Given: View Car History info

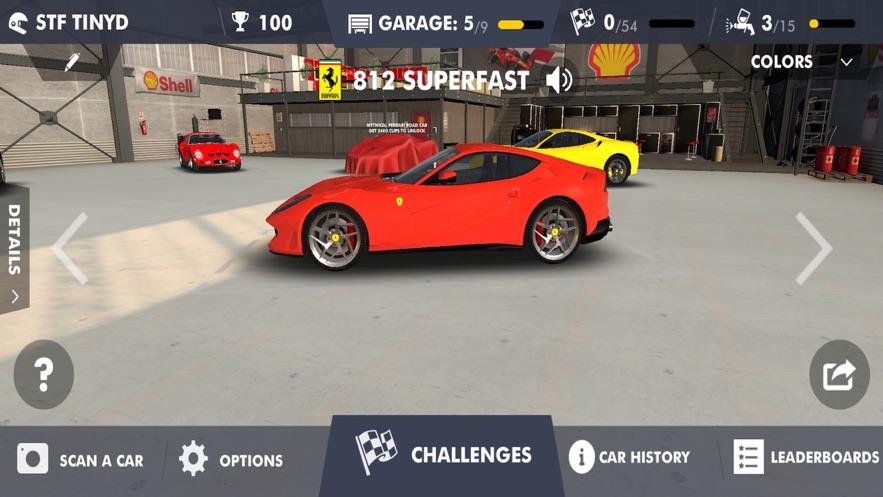Looking at the screenshot, I should [x=629, y=458].
